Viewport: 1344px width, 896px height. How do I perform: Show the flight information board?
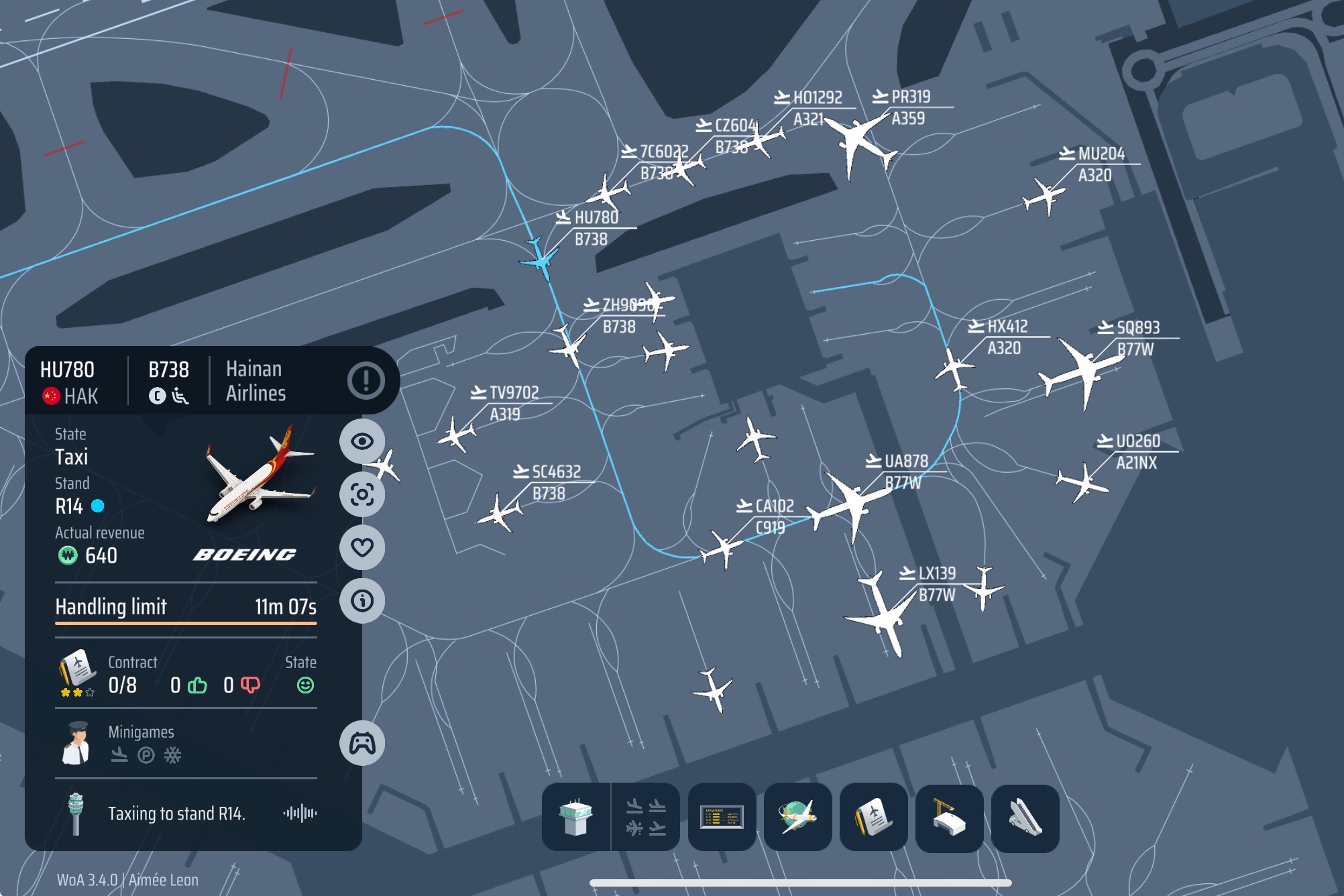pos(722,817)
